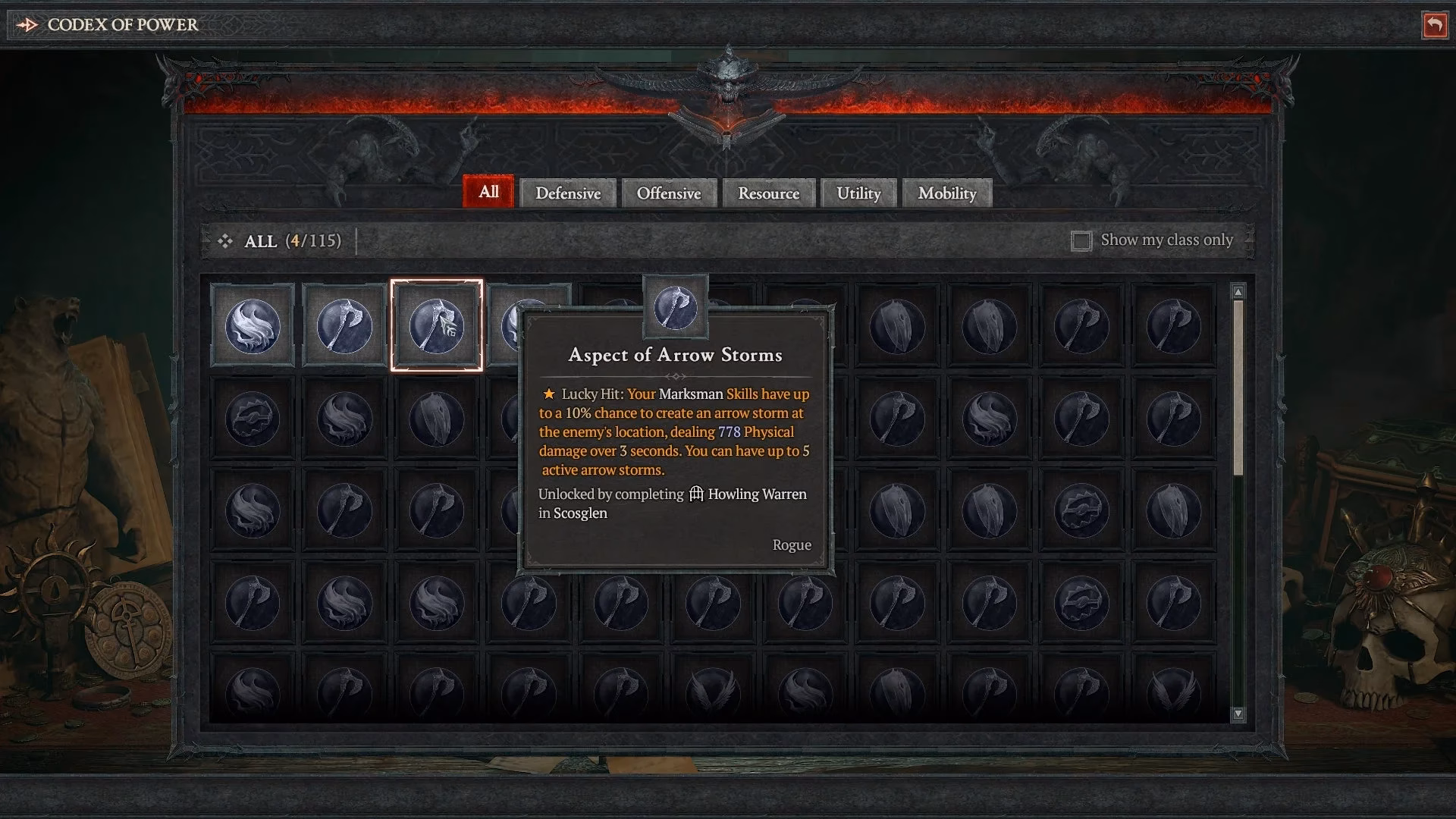Image resolution: width=1456 pixels, height=819 pixels.
Task: Click the diamond marker next to ALL counter
Action: click(x=225, y=241)
